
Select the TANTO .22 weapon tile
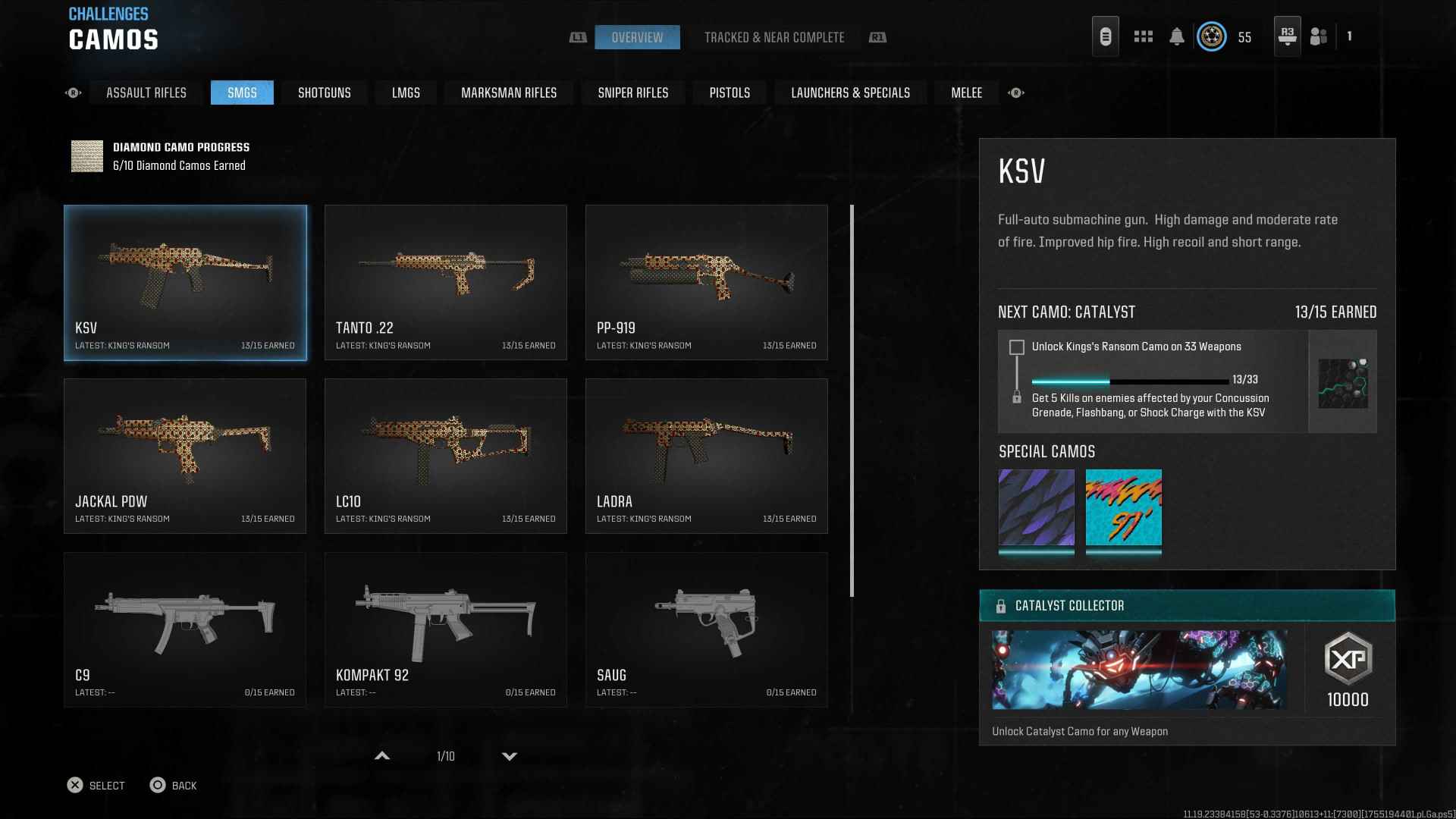pyautogui.click(x=445, y=282)
